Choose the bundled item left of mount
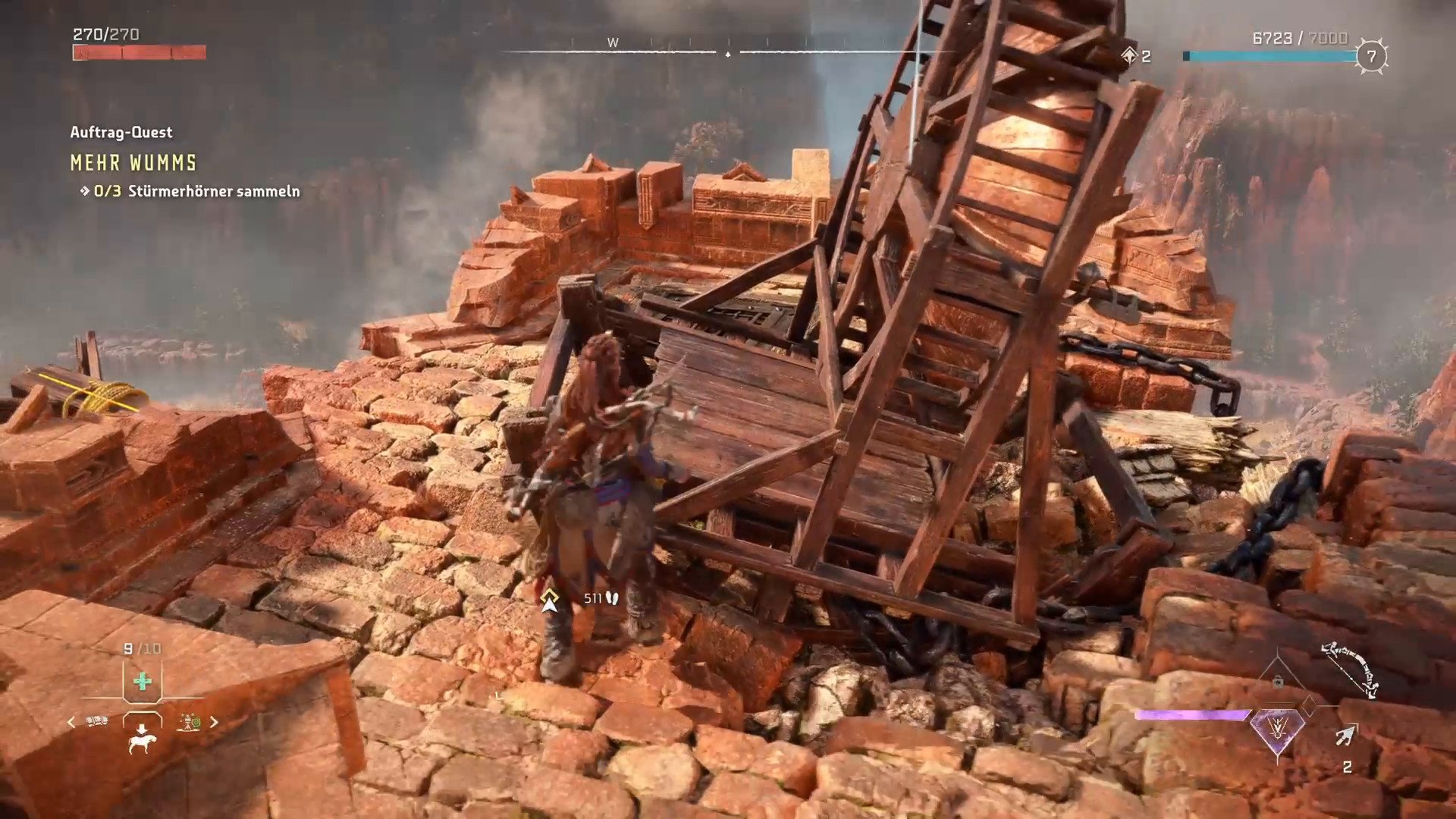 pyautogui.click(x=96, y=721)
